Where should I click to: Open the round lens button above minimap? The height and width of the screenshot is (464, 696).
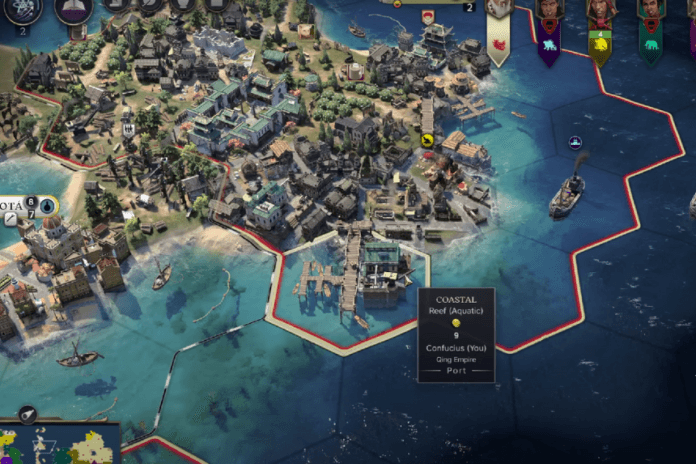click(27, 413)
